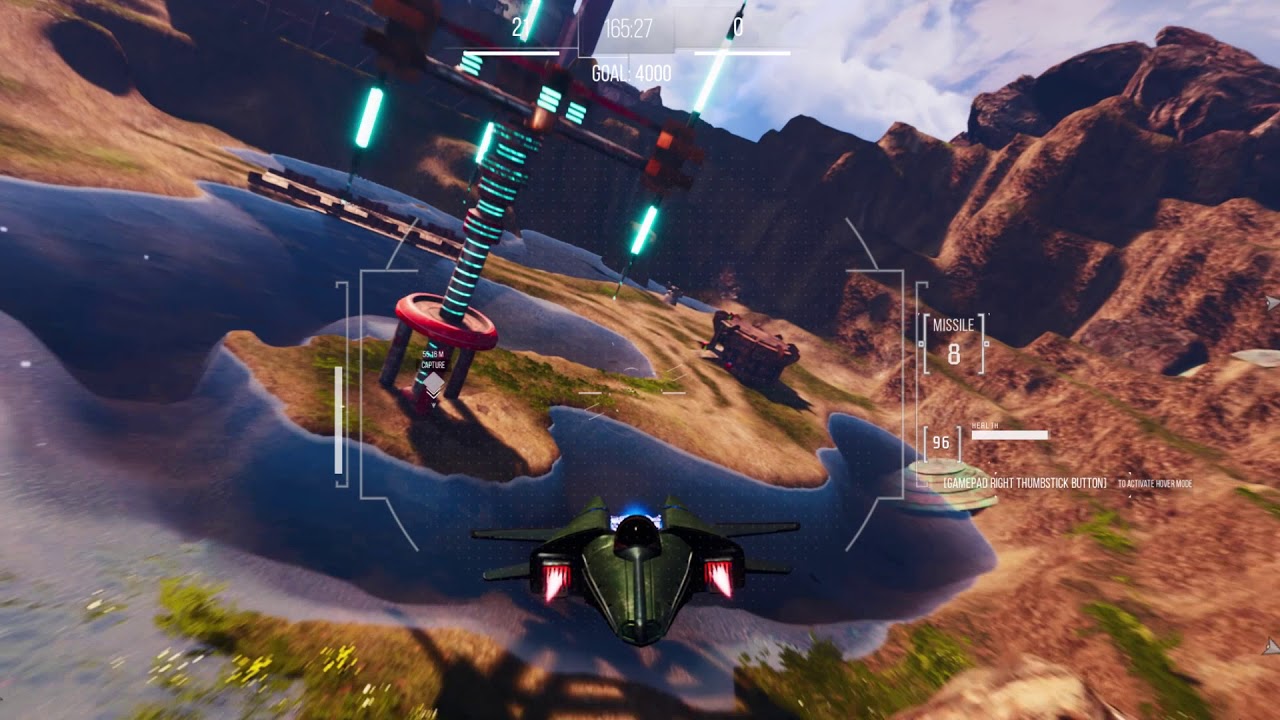
Task: Expand the chevron arrows below the CAPTURE label
Action: (433, 394)
